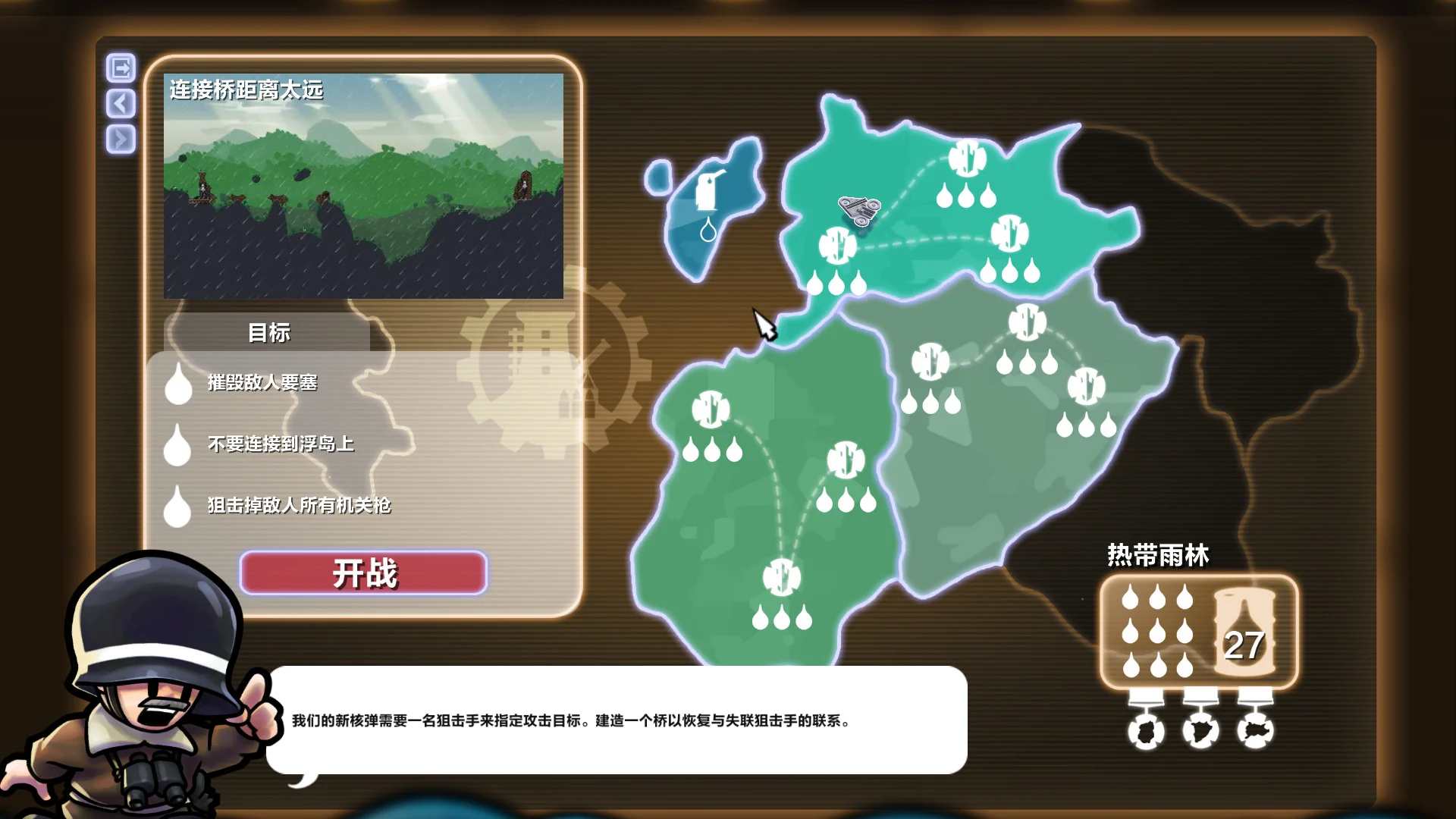
Task: Advance to the next level with the right chevron
Action: point(120,139)
